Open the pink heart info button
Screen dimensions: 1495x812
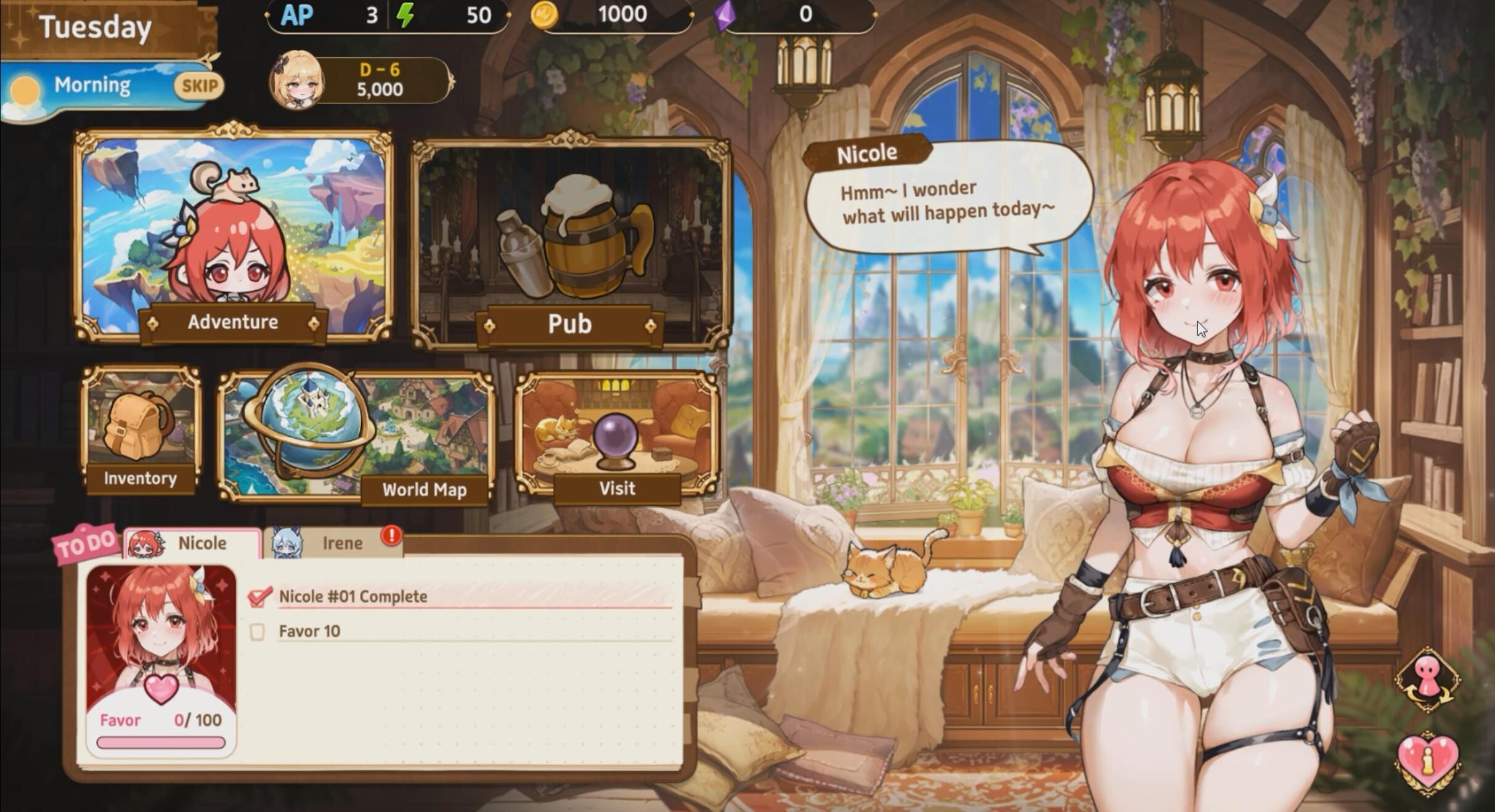point(1427,760)
